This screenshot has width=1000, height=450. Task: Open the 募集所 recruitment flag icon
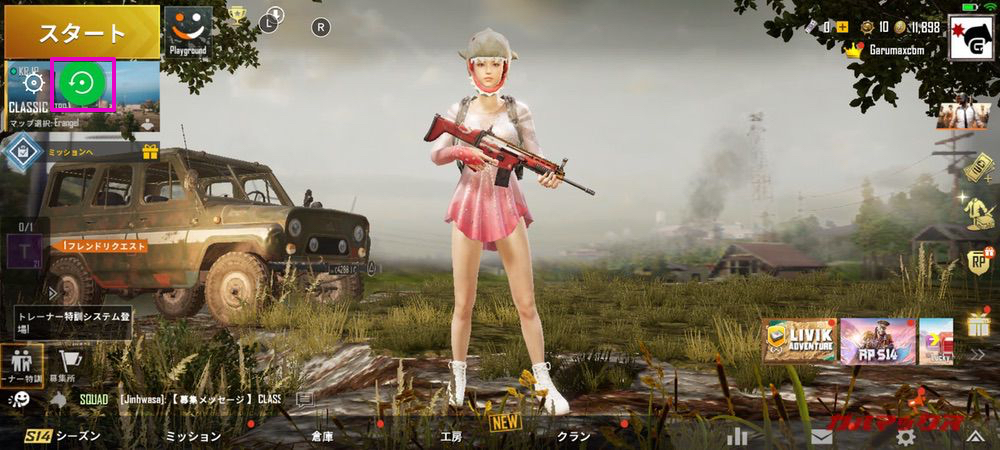click(x=69, y=364)
